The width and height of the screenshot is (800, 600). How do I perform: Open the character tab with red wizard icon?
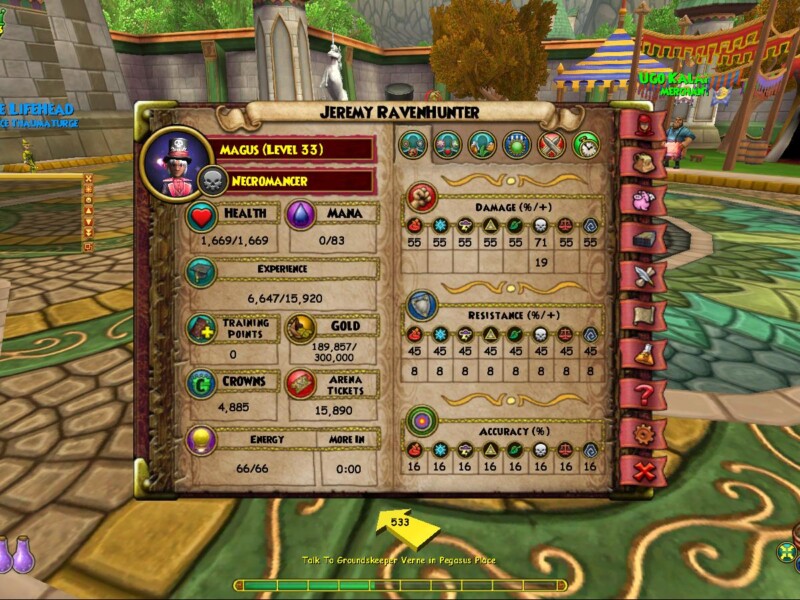pyautogui.click(x=641, y=126)
